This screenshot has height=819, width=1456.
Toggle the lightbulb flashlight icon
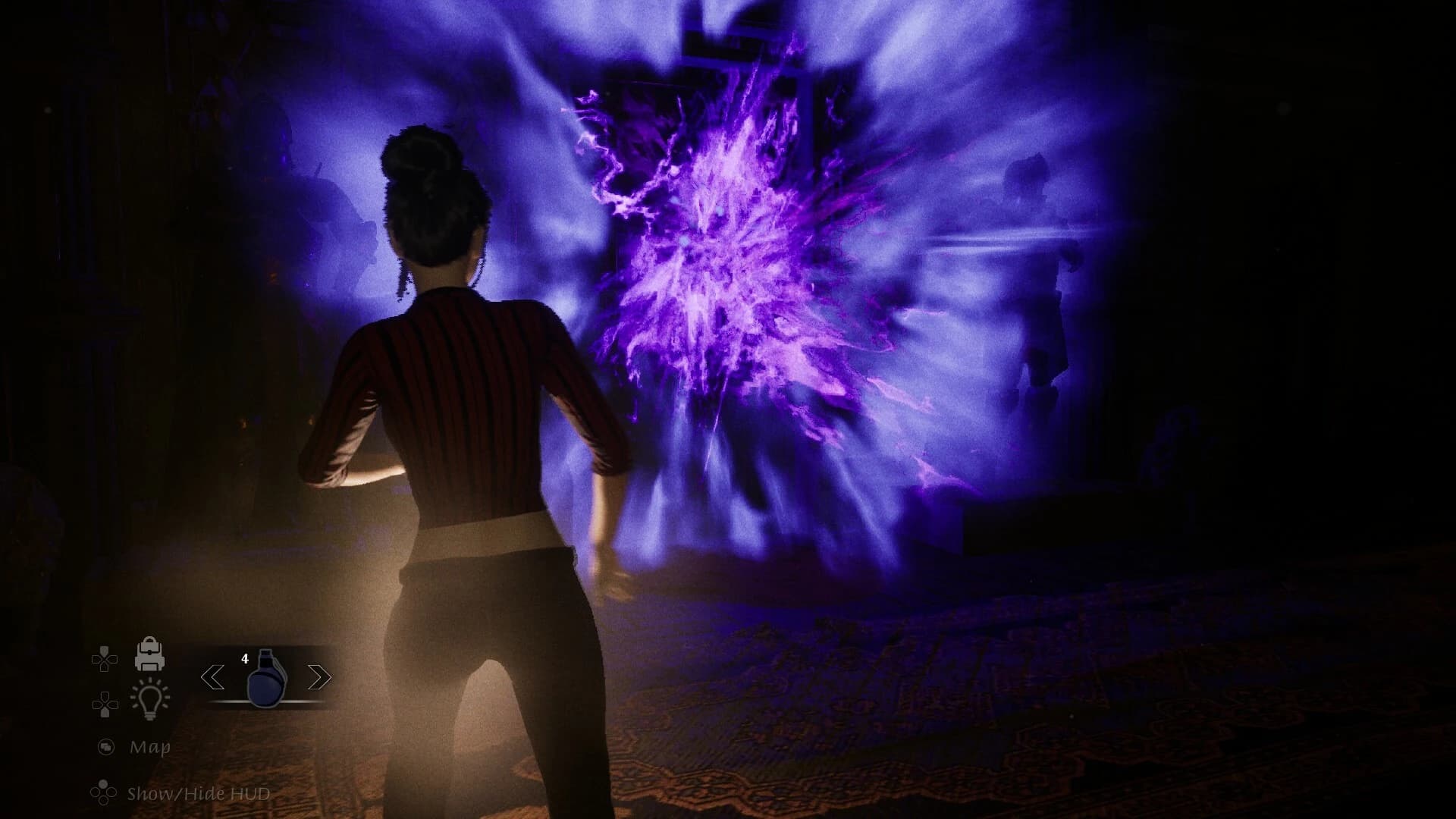[x=150, y=699]
